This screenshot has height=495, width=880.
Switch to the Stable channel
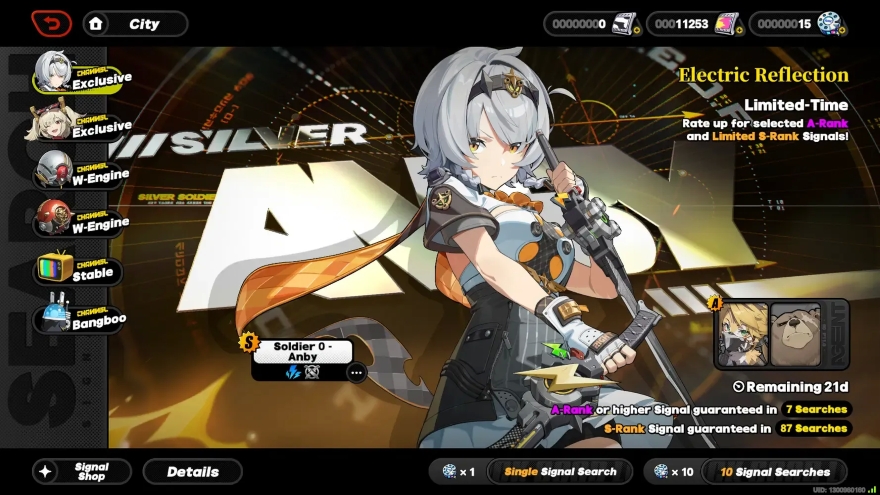tap(79, 271)
